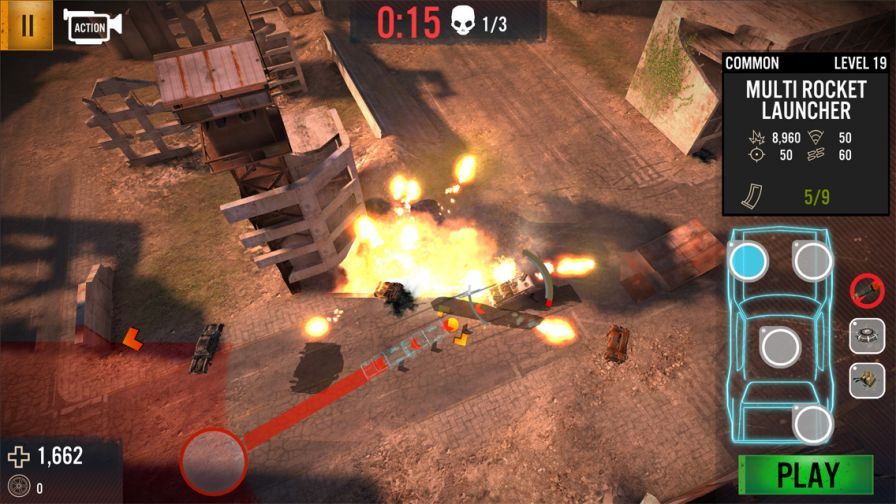Choose the front-right weapon slot on car

(x=812, y=261)
